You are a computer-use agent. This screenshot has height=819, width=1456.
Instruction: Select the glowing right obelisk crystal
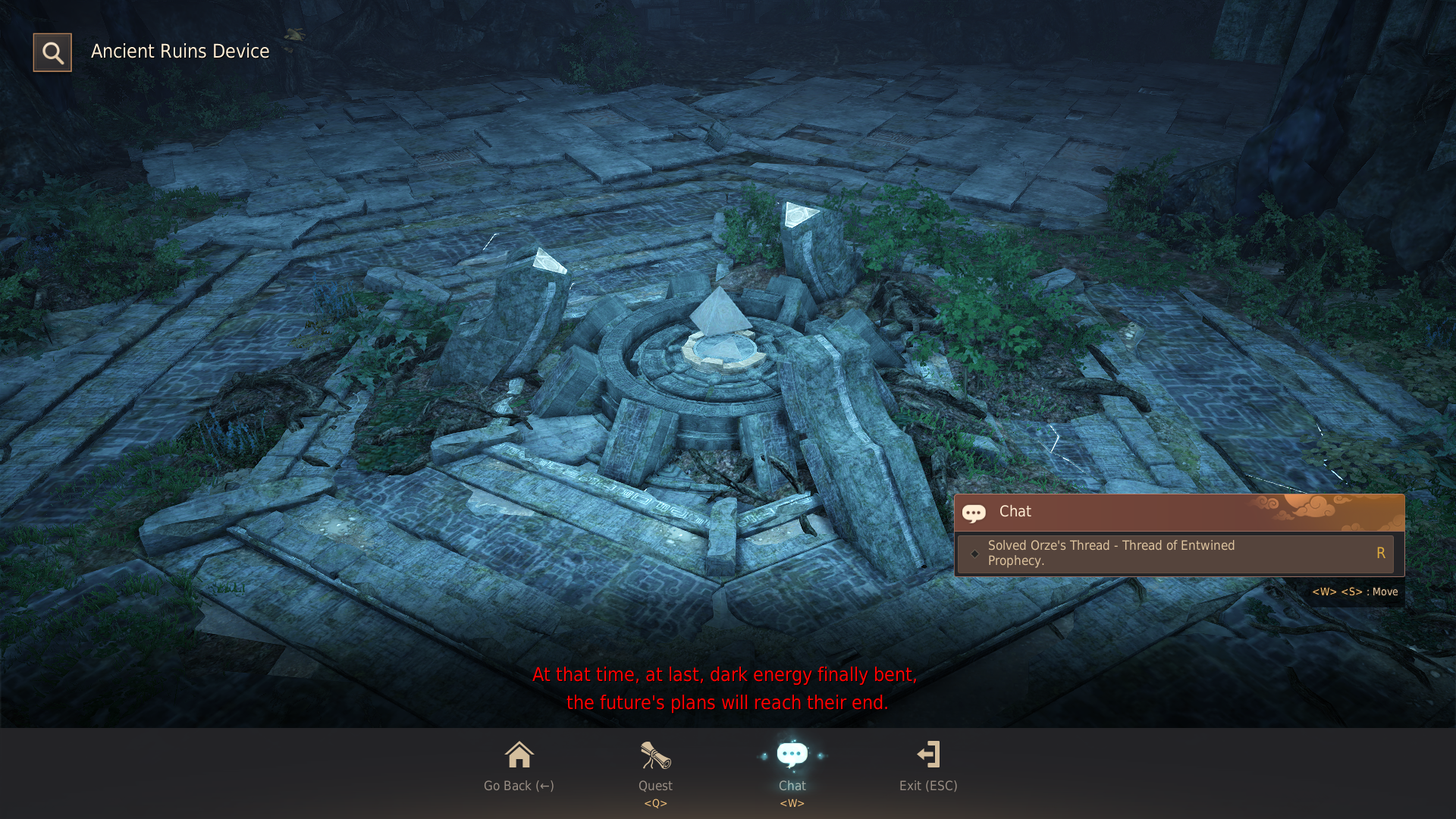point(802,216)
